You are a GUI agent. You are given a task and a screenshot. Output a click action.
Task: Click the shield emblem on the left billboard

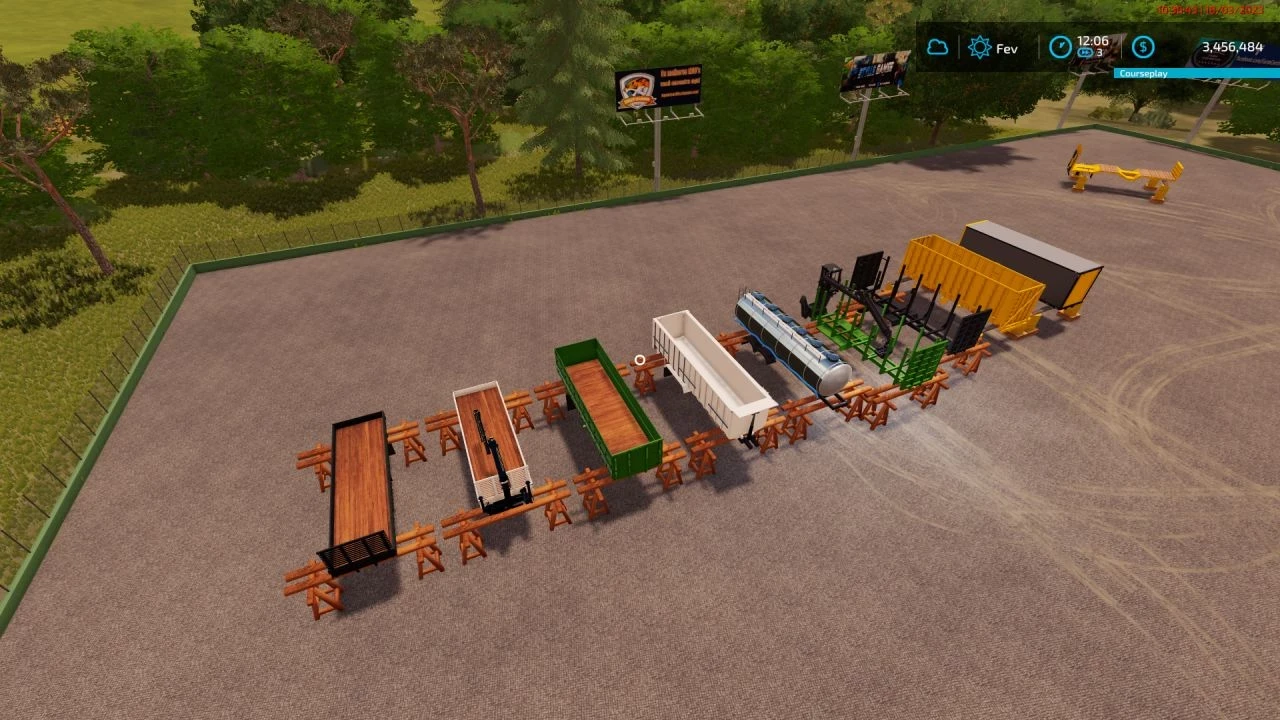(x=637, y=85)
